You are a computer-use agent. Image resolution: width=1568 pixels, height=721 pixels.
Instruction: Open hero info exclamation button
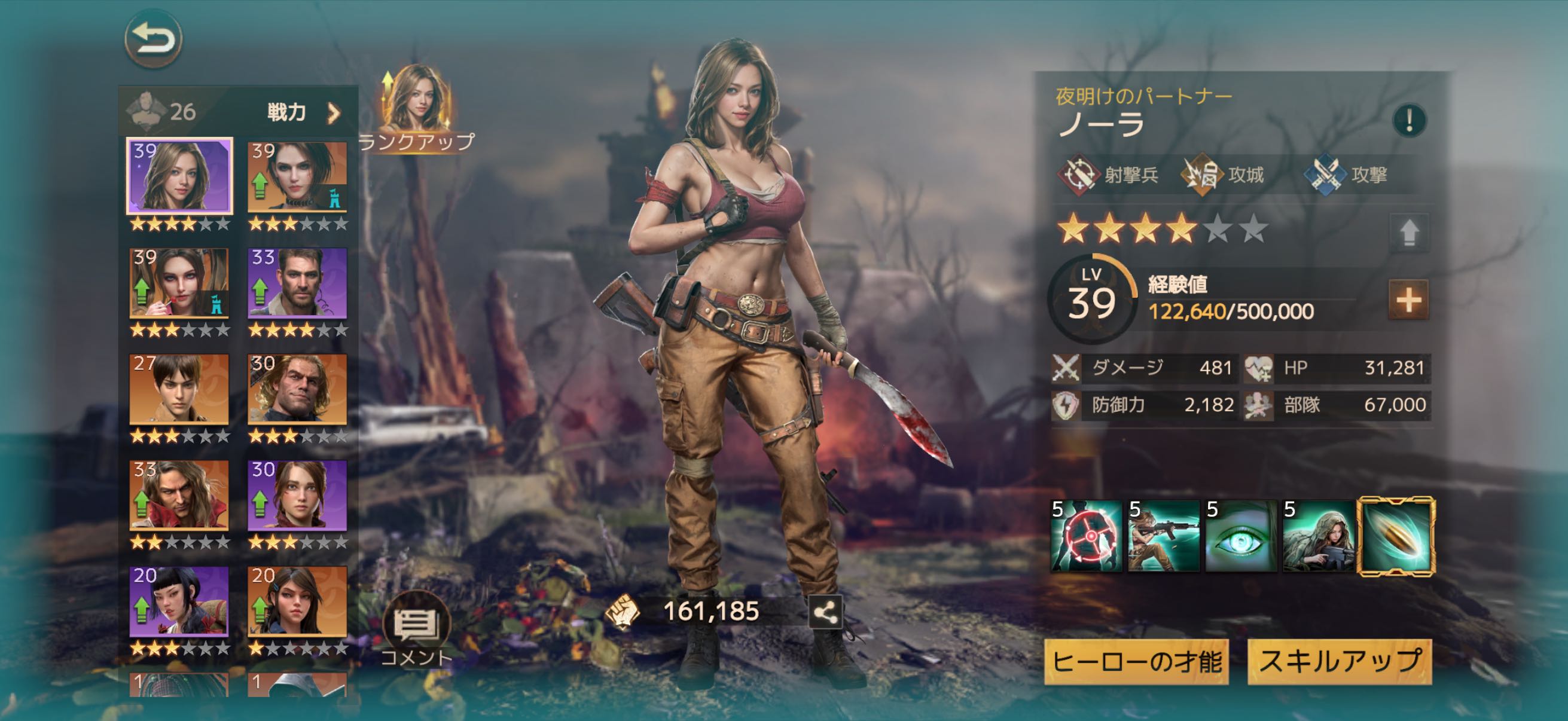(x=1408, y=120)
